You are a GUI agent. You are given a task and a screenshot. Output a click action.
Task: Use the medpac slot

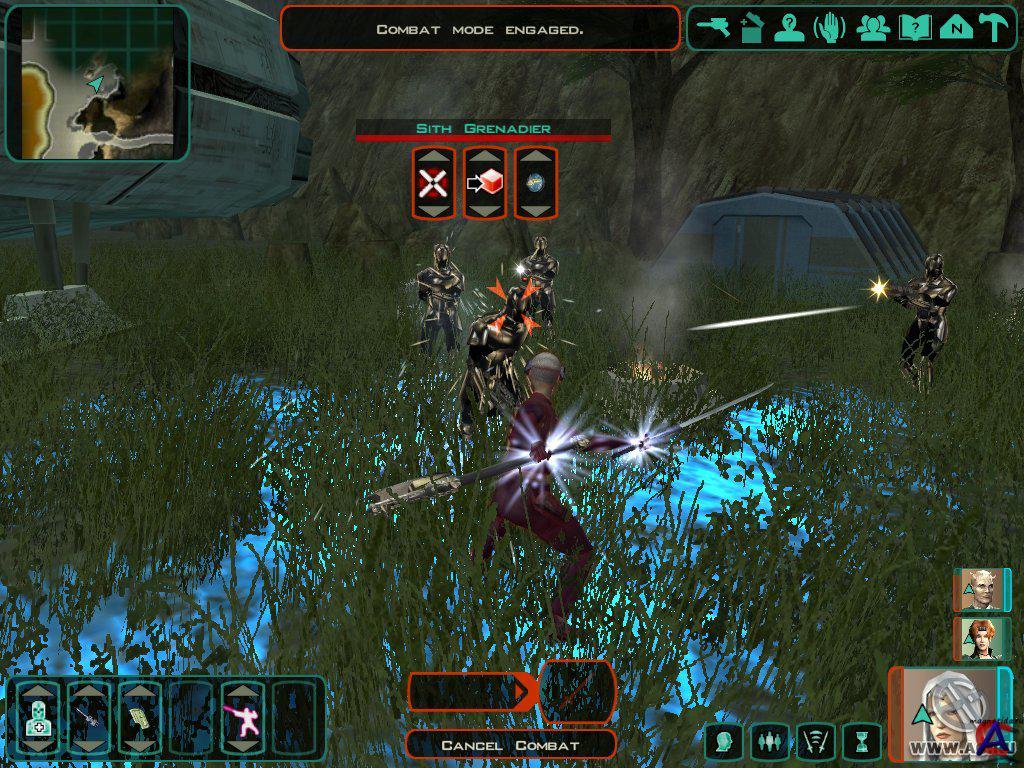38,717
